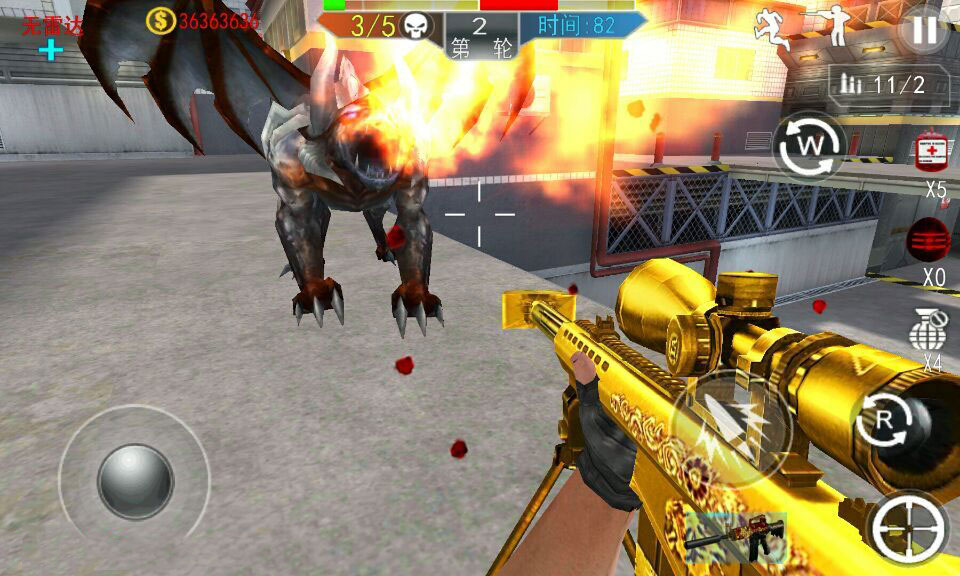Pause the game

pos(923,30)
